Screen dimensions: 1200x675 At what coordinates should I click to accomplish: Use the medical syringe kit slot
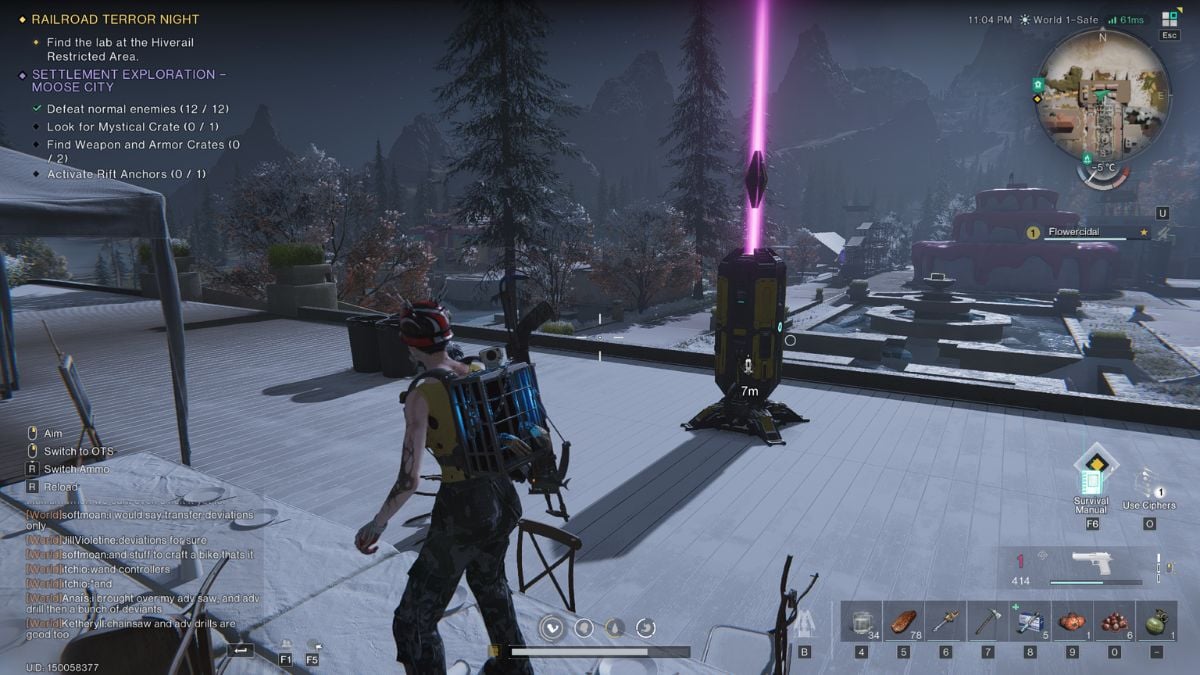coord(1029,622)
